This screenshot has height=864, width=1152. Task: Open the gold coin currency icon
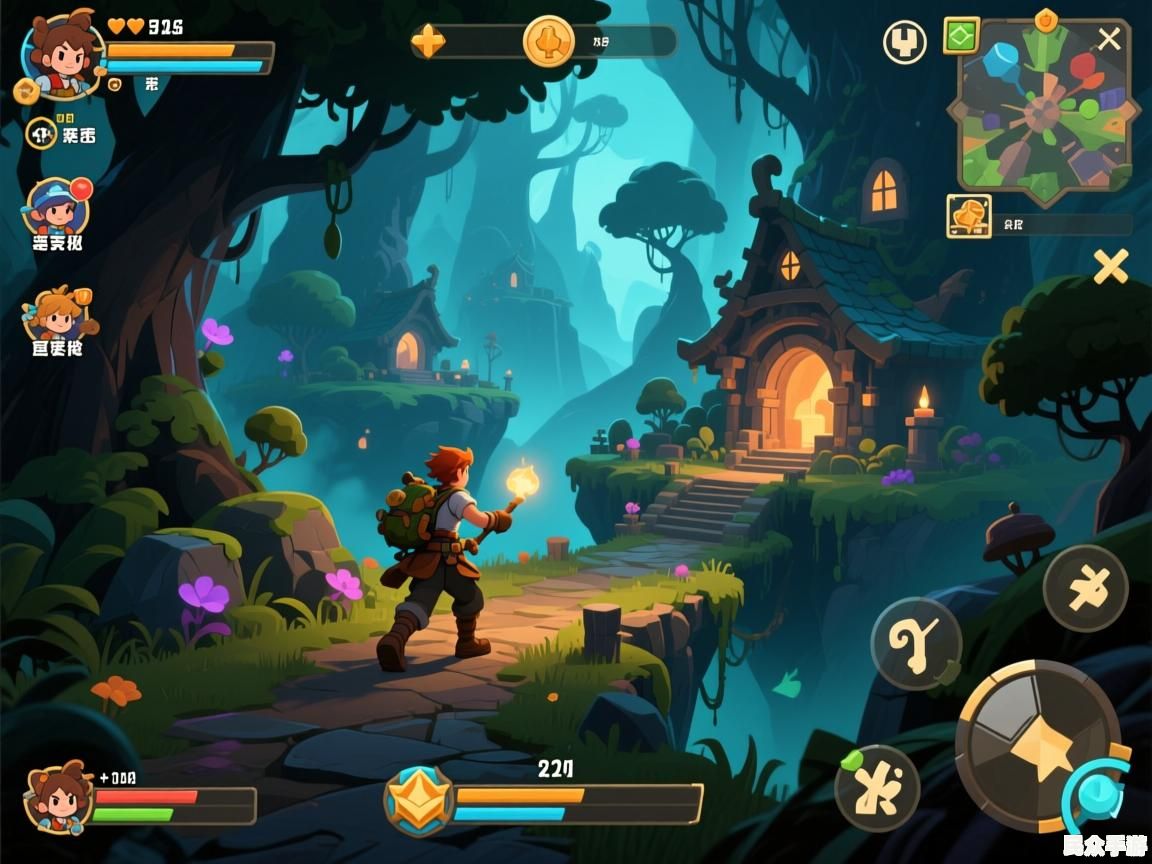[549, 42]
